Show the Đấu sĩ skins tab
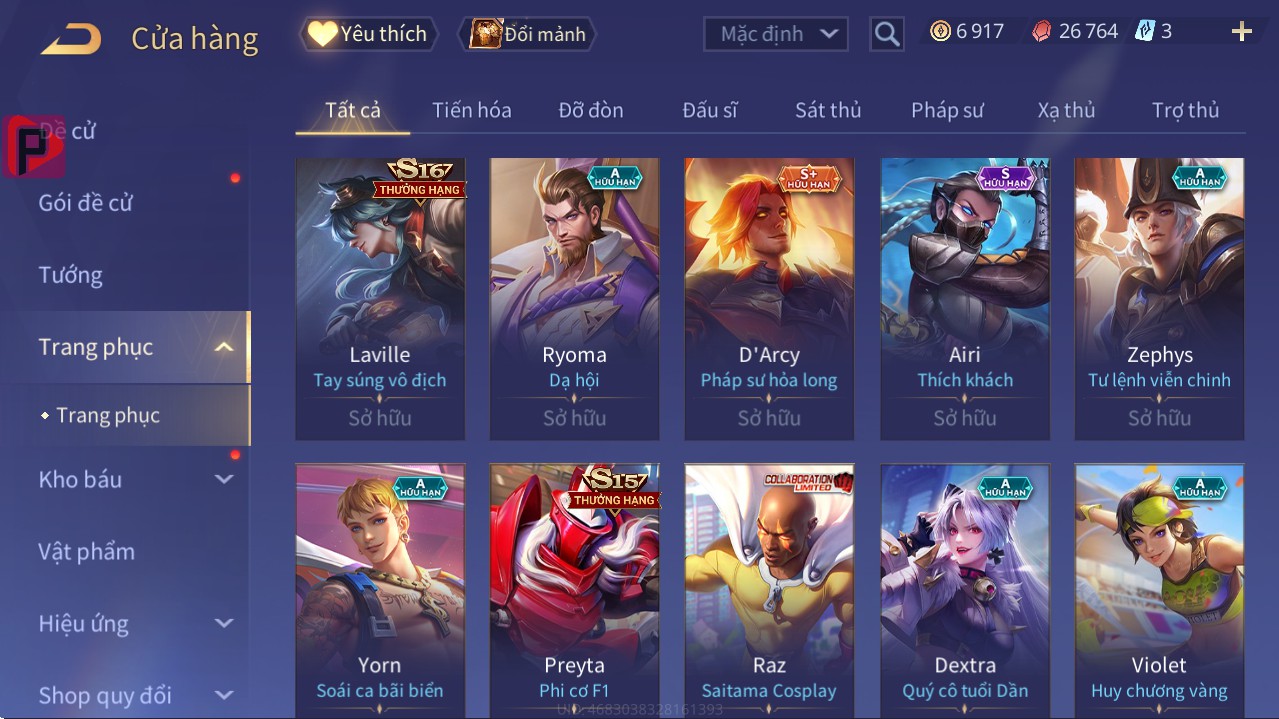This screenshot has height=719, width=1279. (x=709, y=110)
